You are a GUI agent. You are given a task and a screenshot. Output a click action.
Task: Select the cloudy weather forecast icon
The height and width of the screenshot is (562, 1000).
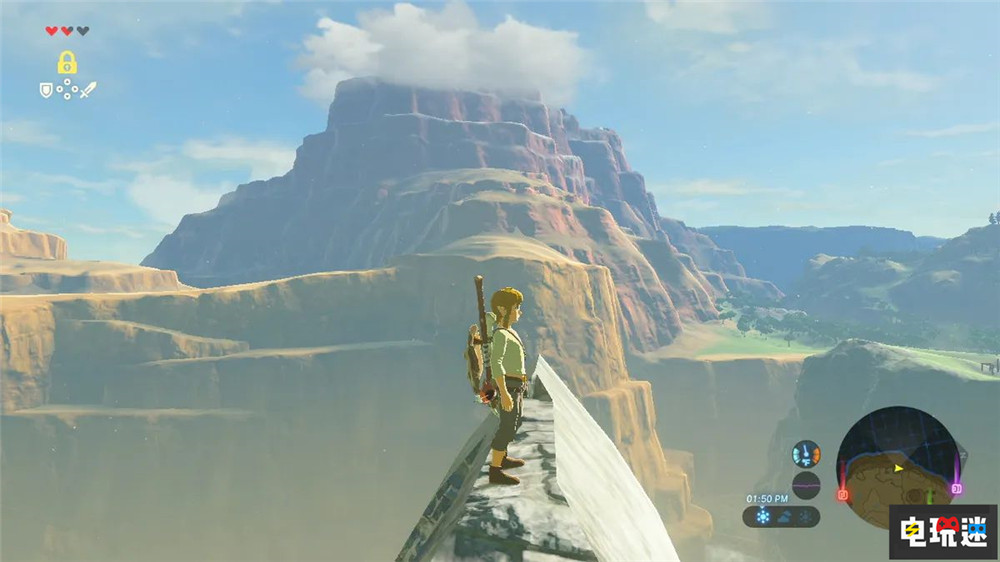coord(784,517)
